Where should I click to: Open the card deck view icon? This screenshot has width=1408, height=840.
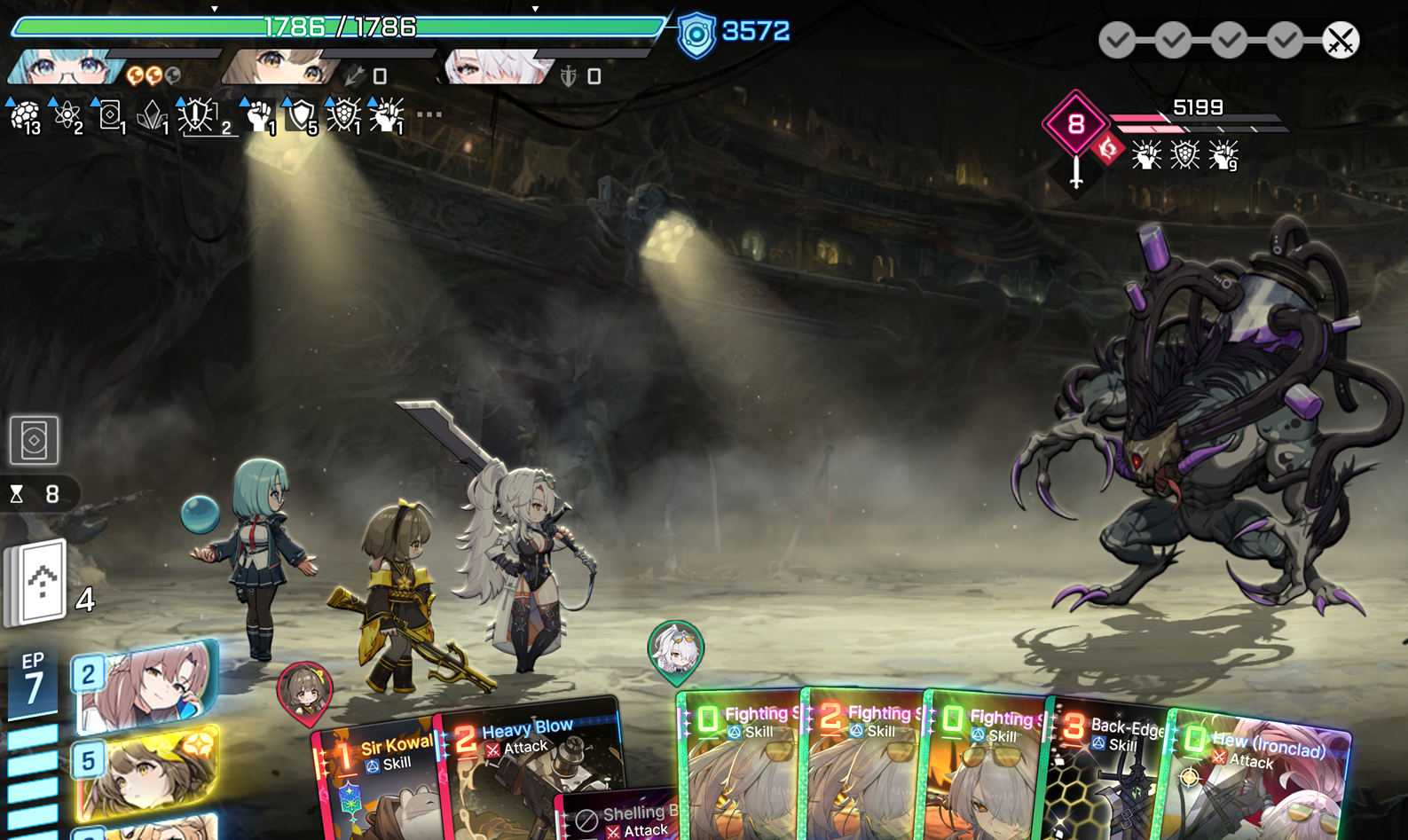pos(35,440)
